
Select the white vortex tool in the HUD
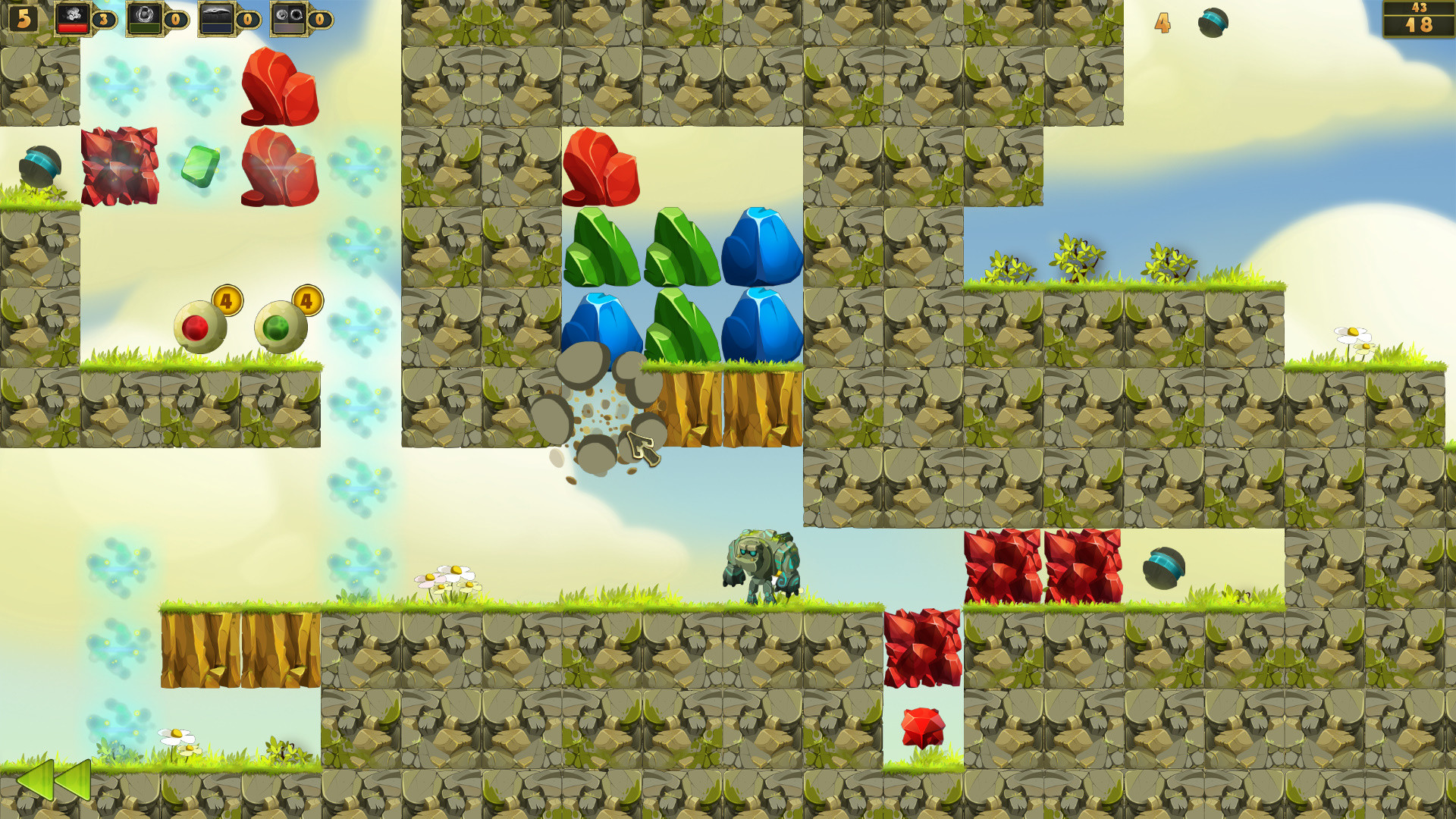[144, 17]
